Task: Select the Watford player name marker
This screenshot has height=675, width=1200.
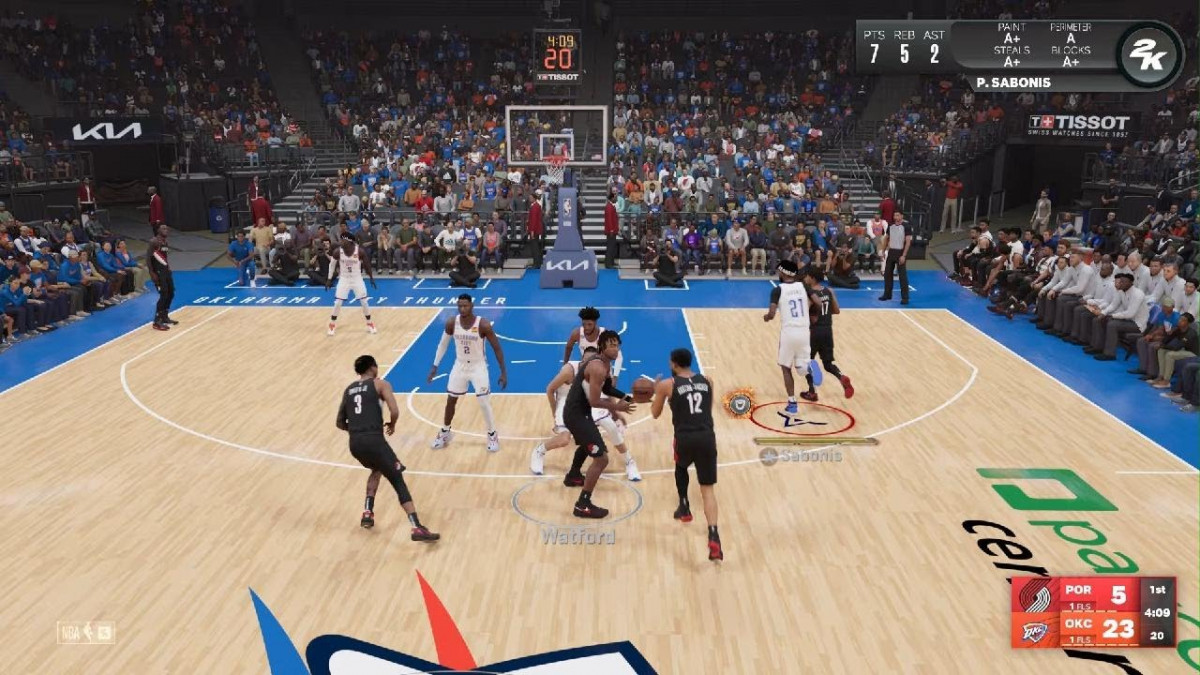Action: (577, 536)
